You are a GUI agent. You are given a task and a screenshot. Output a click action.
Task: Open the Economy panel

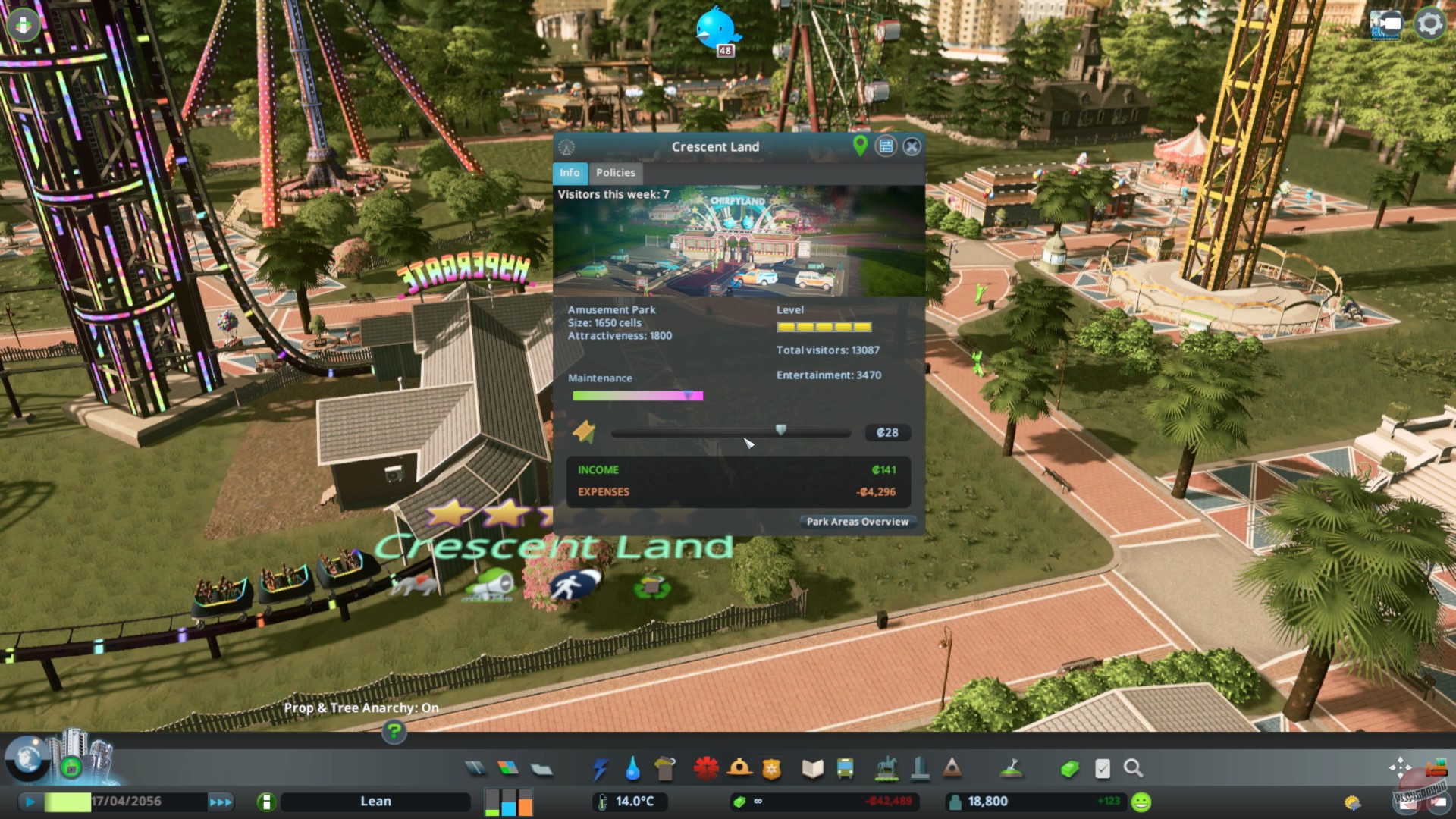tap(1069, 769)
